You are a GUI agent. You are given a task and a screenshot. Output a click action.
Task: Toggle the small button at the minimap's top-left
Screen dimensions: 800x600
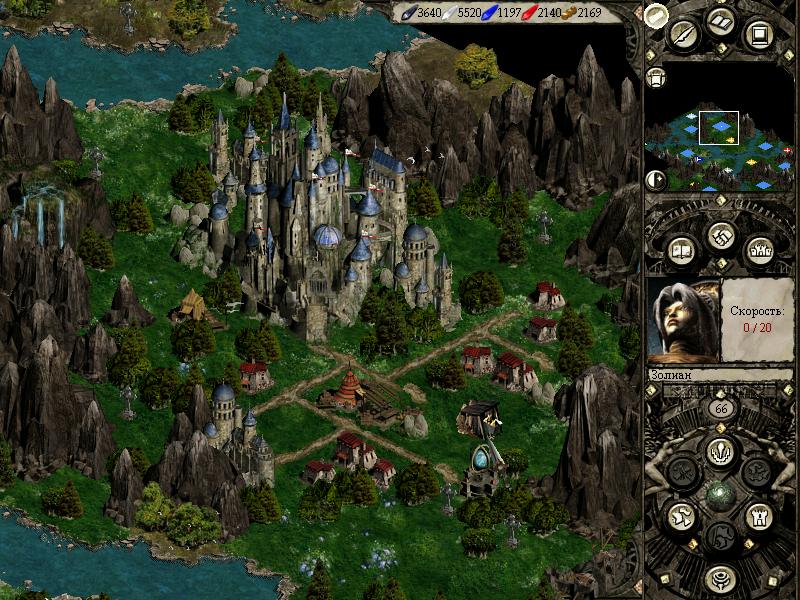[657, 77]
